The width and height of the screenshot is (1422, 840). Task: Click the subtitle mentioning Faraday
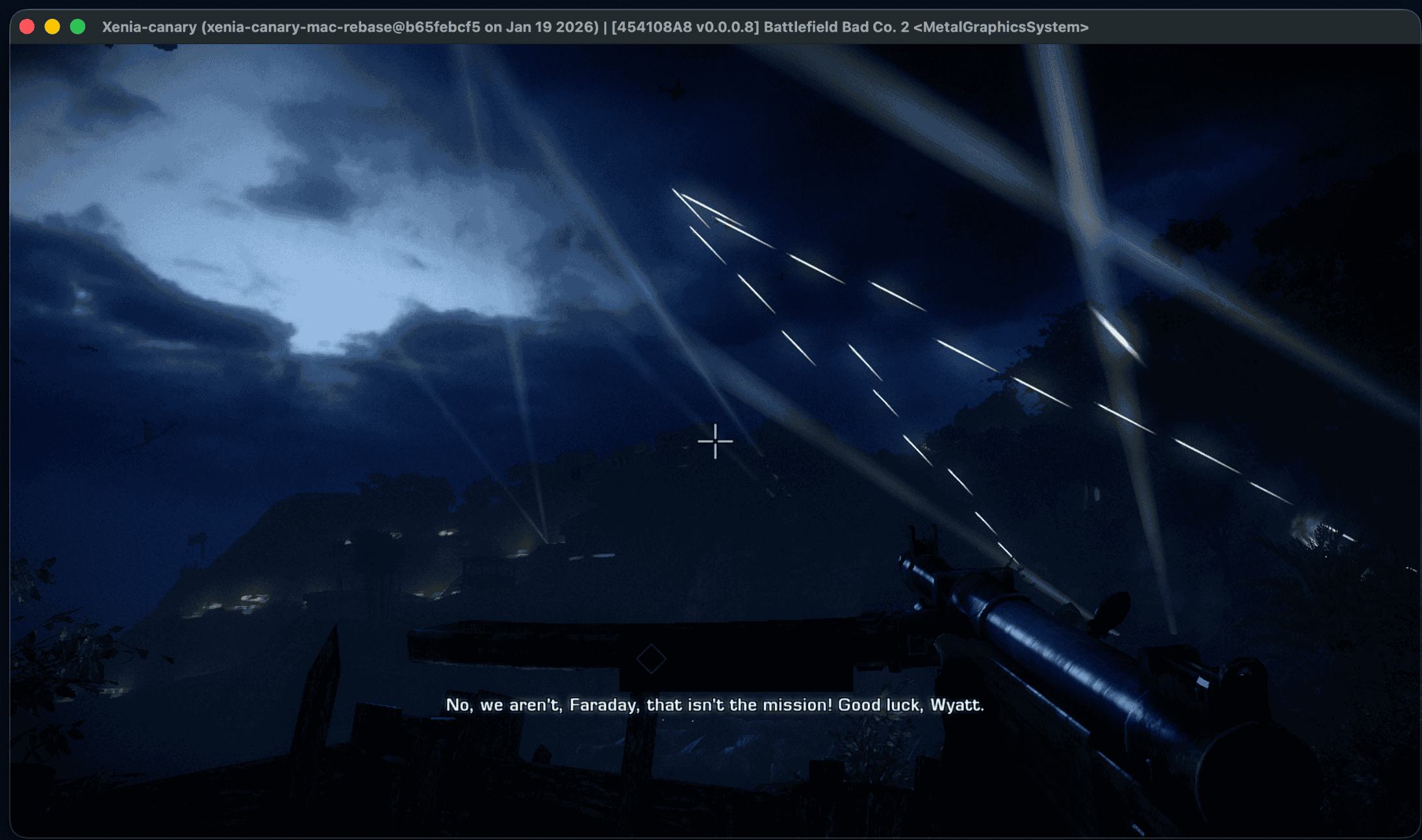coord(604,705)
